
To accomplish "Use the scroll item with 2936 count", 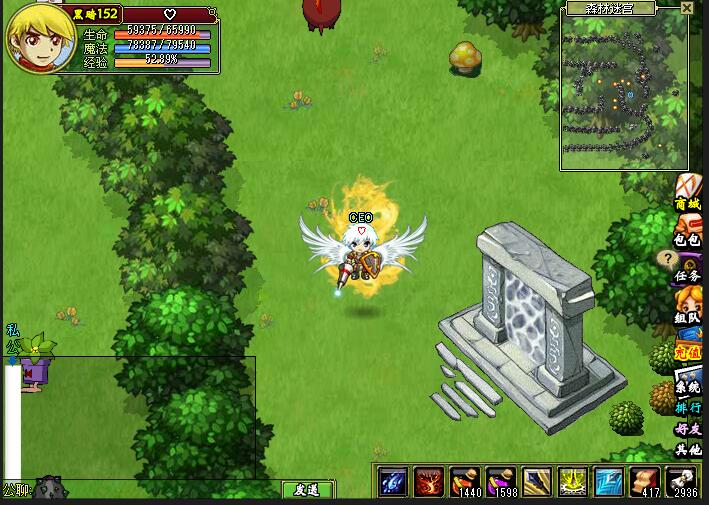I will tap(681, 482).
